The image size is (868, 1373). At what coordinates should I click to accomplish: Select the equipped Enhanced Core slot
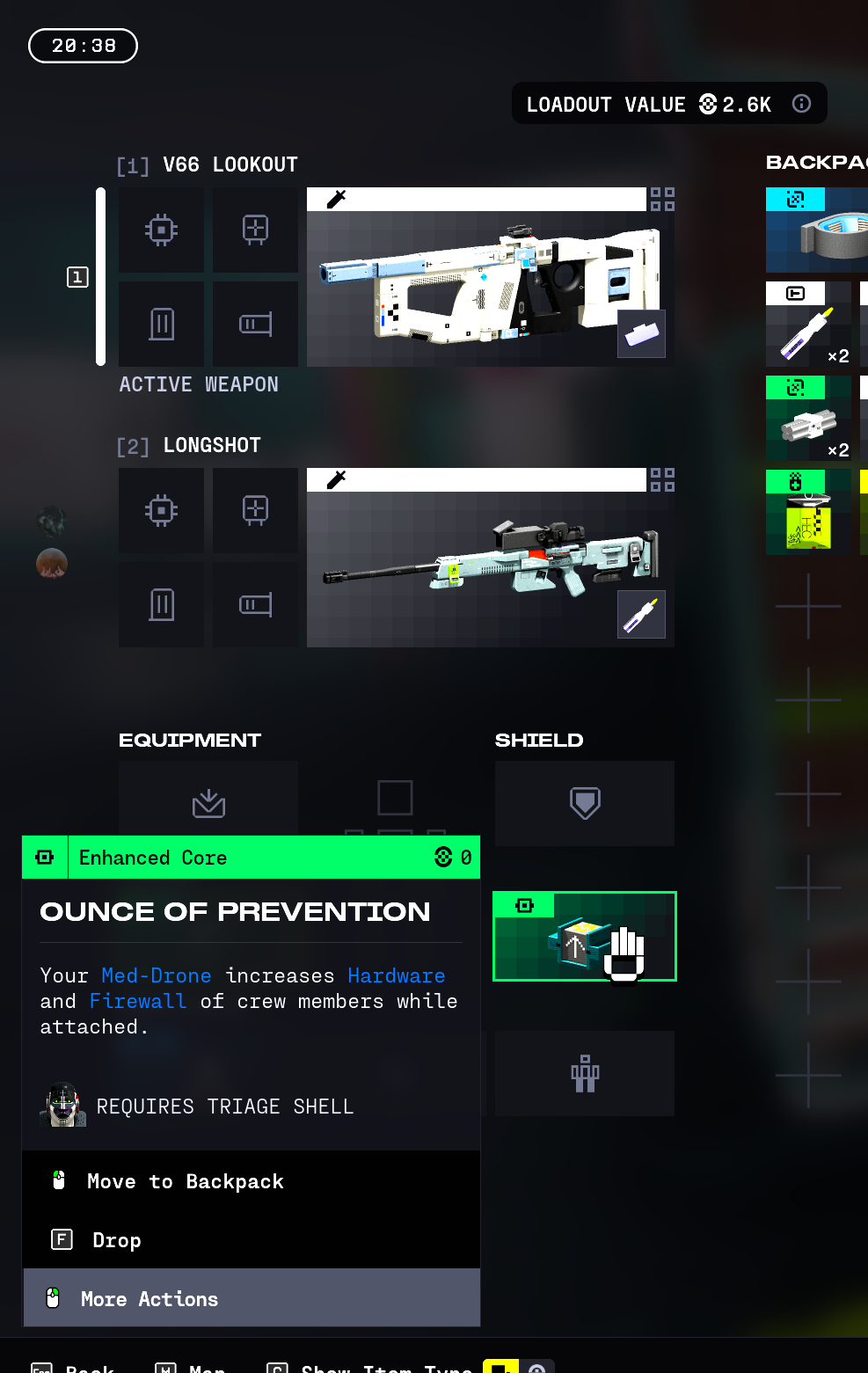(585, 937)
